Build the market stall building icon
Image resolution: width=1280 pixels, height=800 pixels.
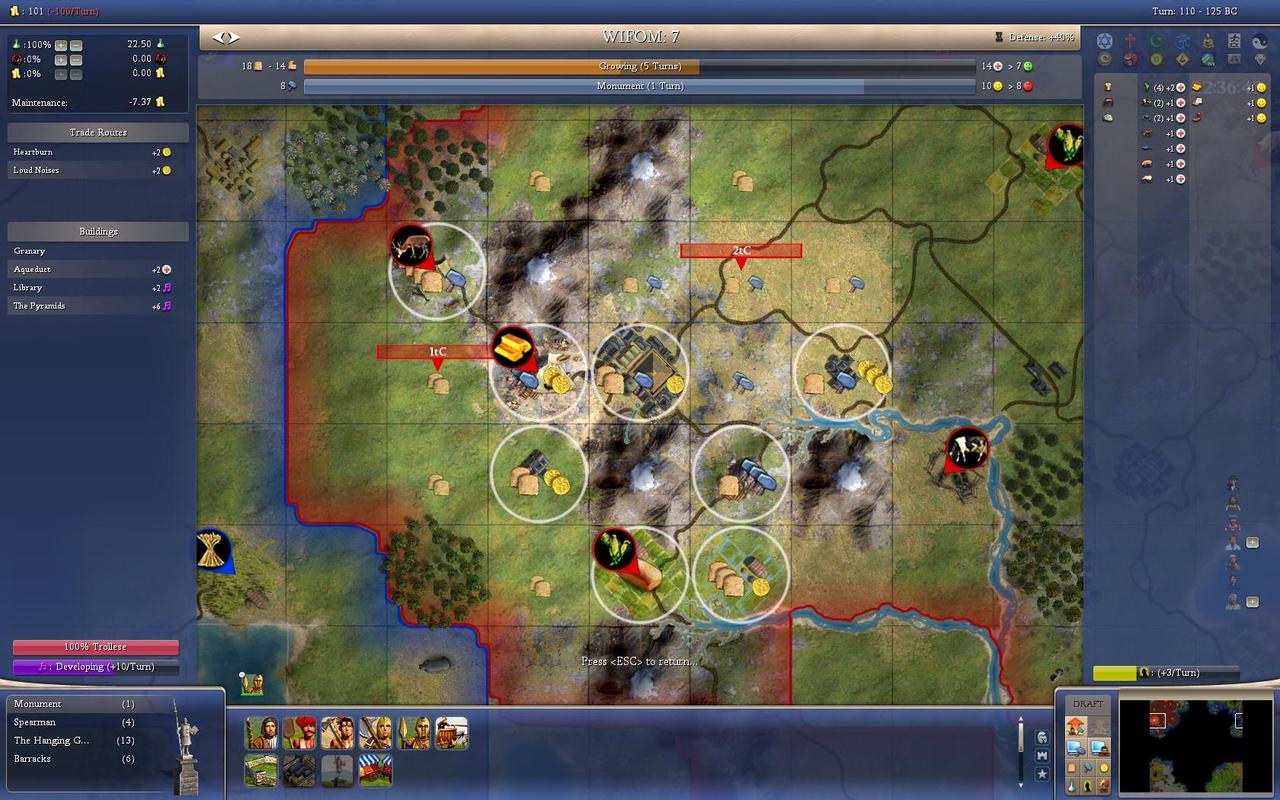pos(376,770)
